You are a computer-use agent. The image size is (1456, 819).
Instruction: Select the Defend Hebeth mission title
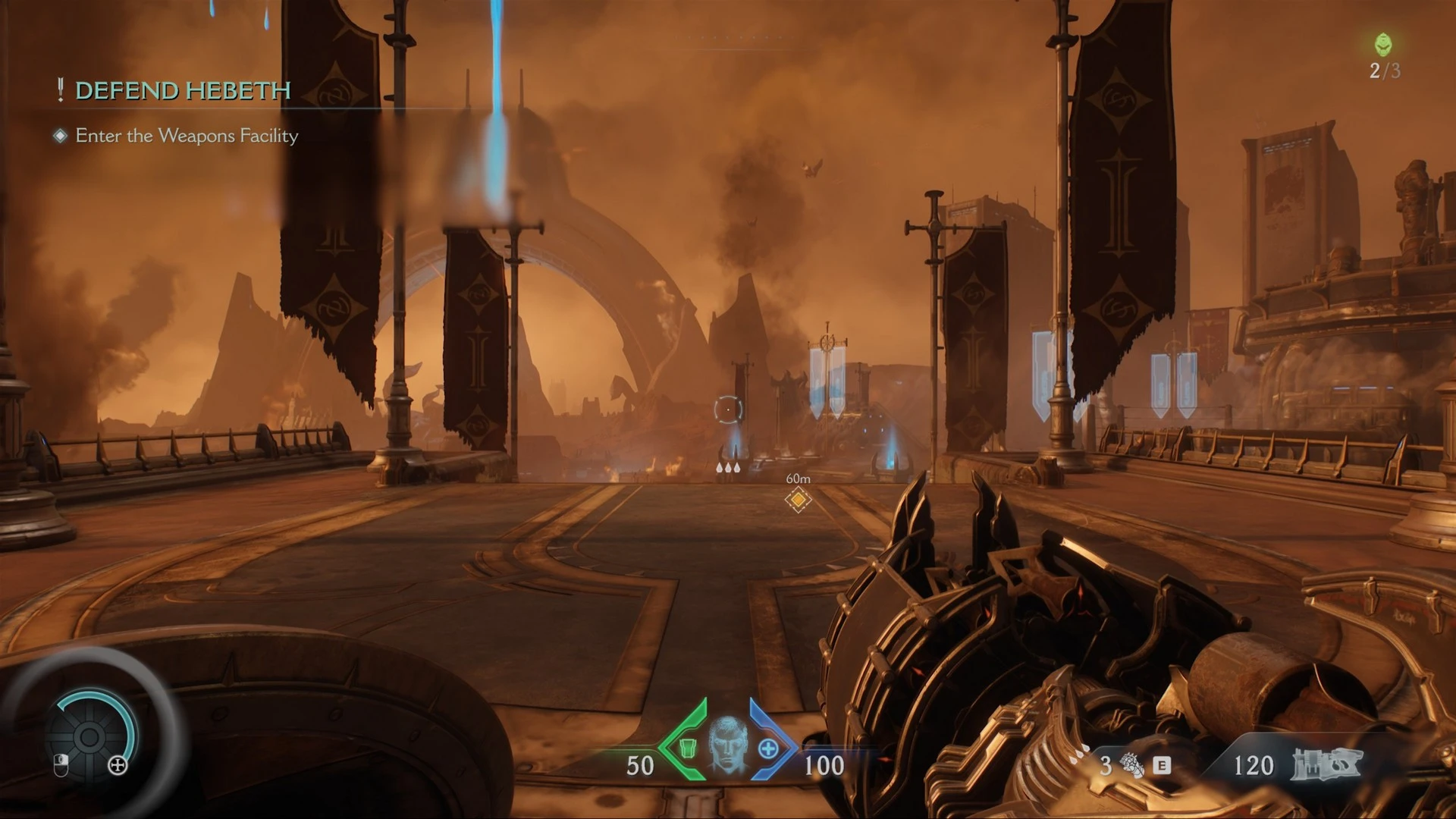[182, 91]
